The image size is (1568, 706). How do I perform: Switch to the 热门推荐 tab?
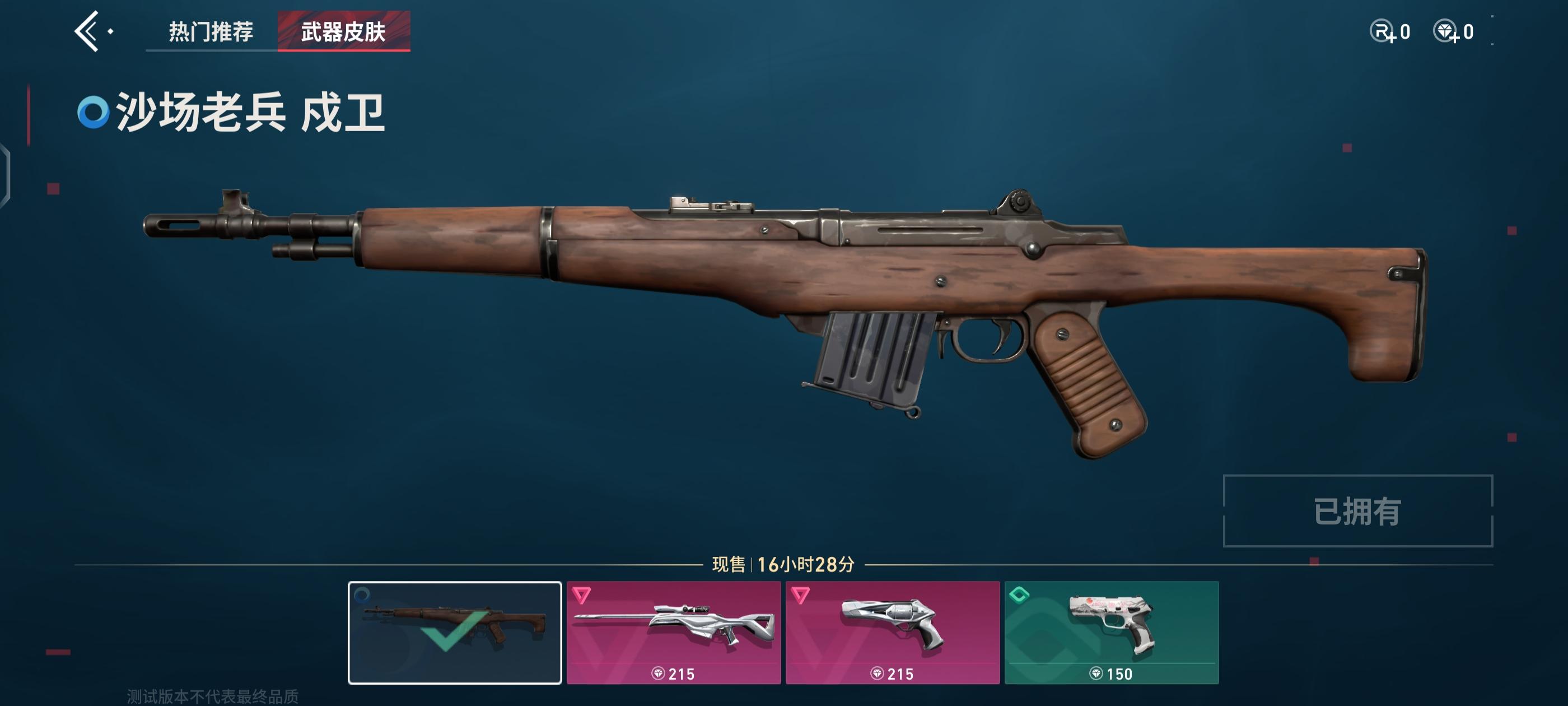(211, 31)
